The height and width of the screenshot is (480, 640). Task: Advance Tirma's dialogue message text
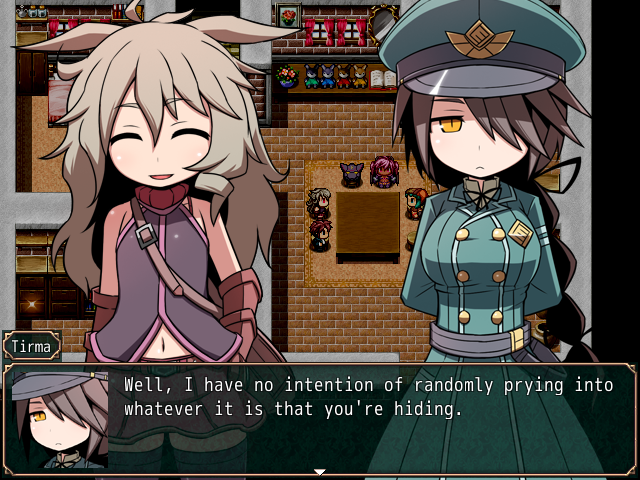click(x=366, y=397)
